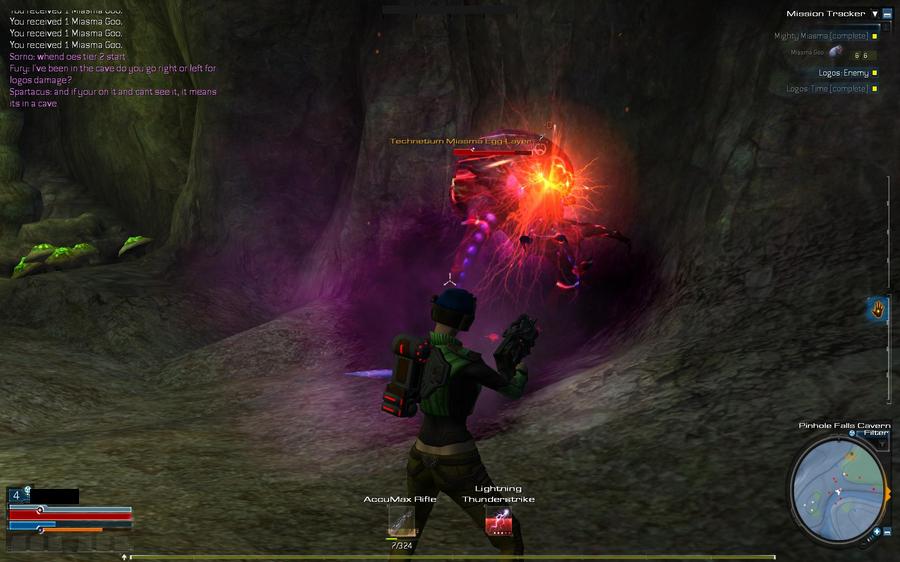
Task: Select the Mighty Miasma mission entry
Action: (820, 36)
